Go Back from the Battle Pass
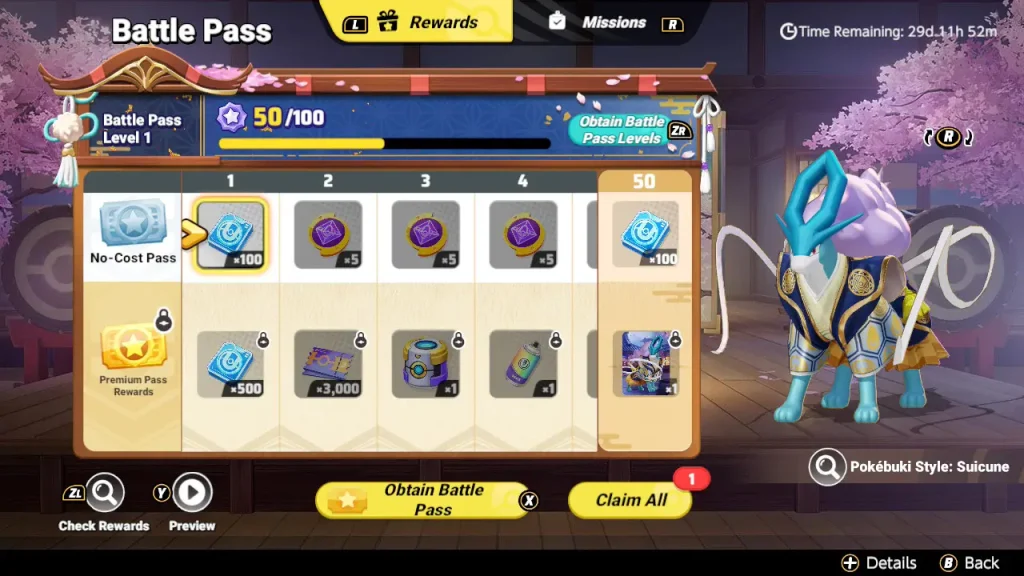Image resolution: width=1024 pixels, height=576 pixels. 968,563
